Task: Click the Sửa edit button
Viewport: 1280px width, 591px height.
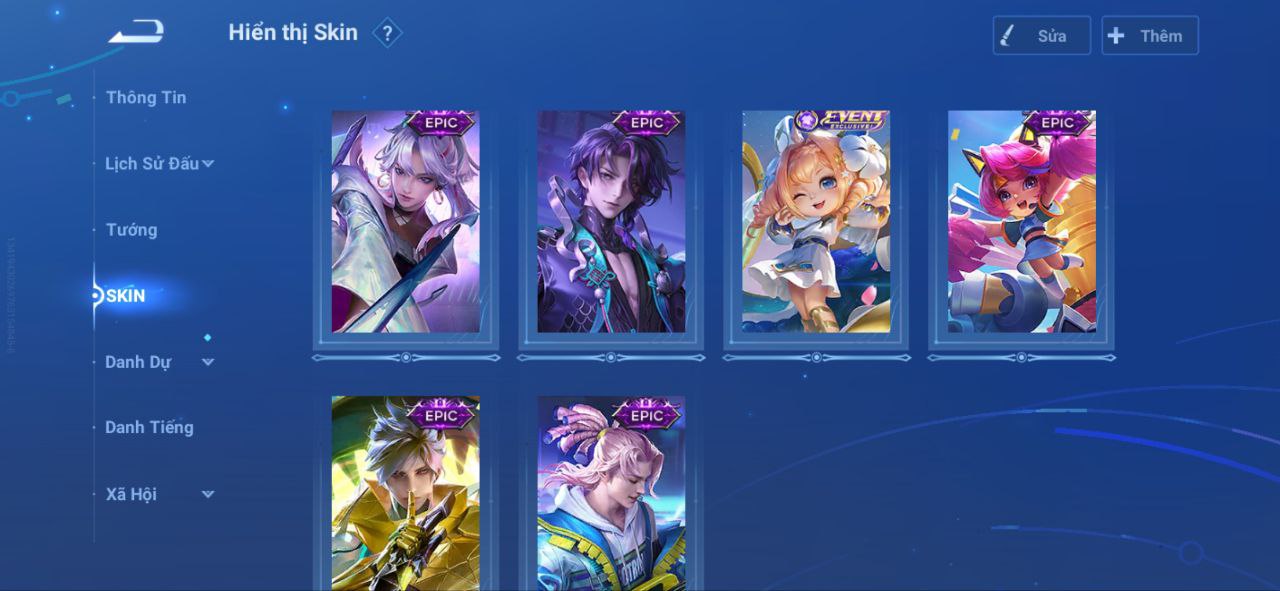Action: (x=1041, y=36)
